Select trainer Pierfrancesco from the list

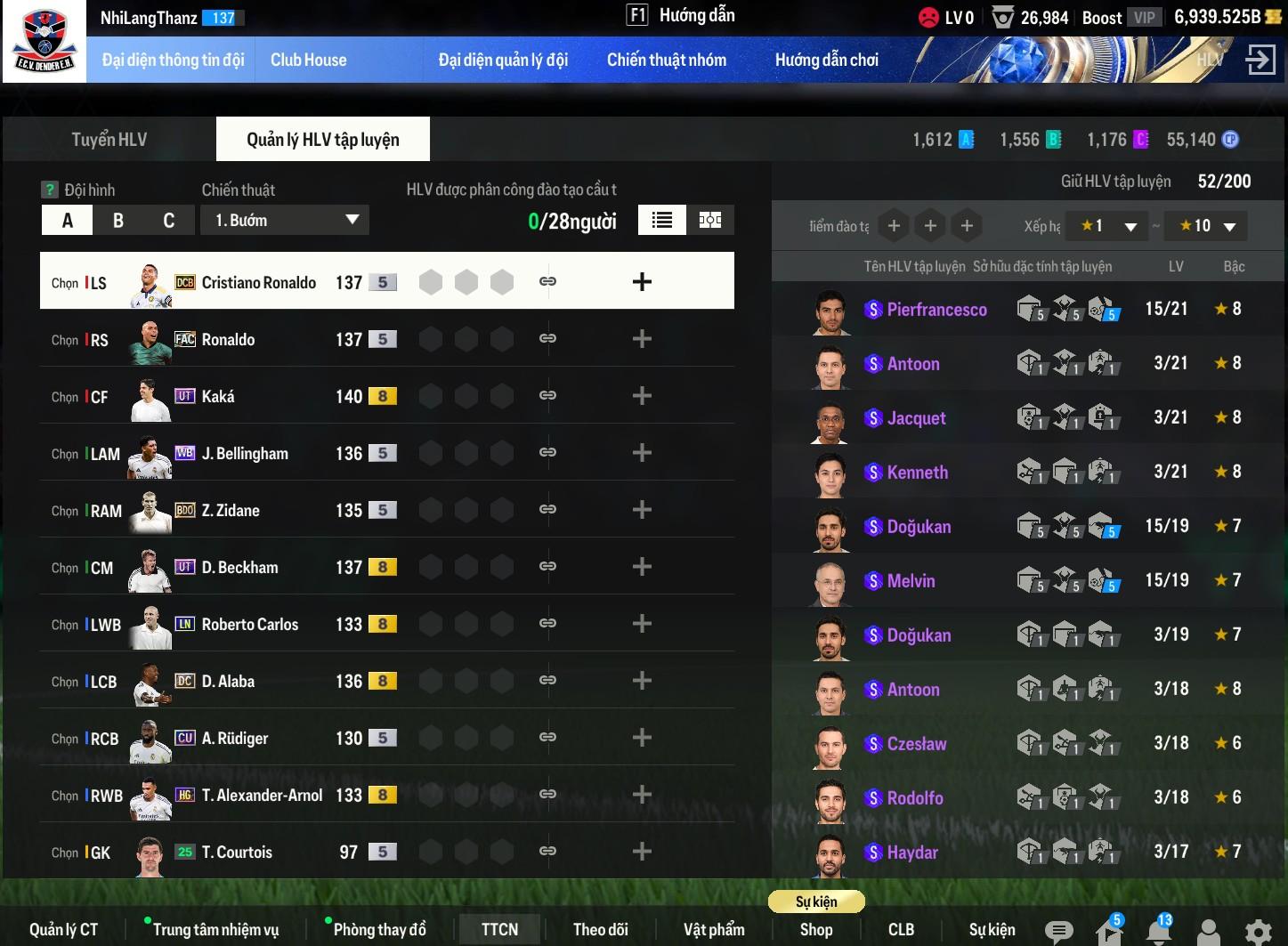936,310
